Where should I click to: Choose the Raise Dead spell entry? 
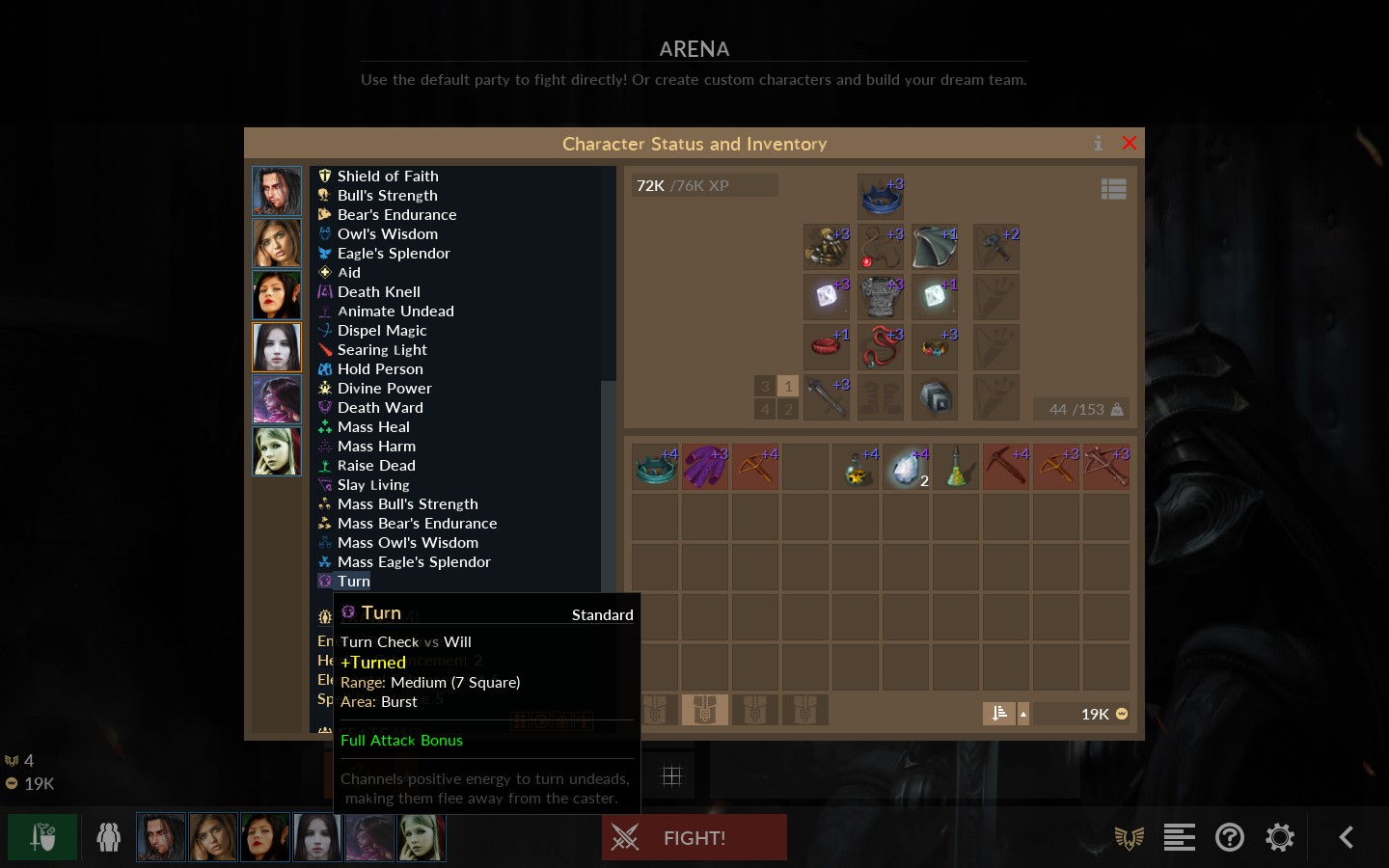click(x=376, y=466)
